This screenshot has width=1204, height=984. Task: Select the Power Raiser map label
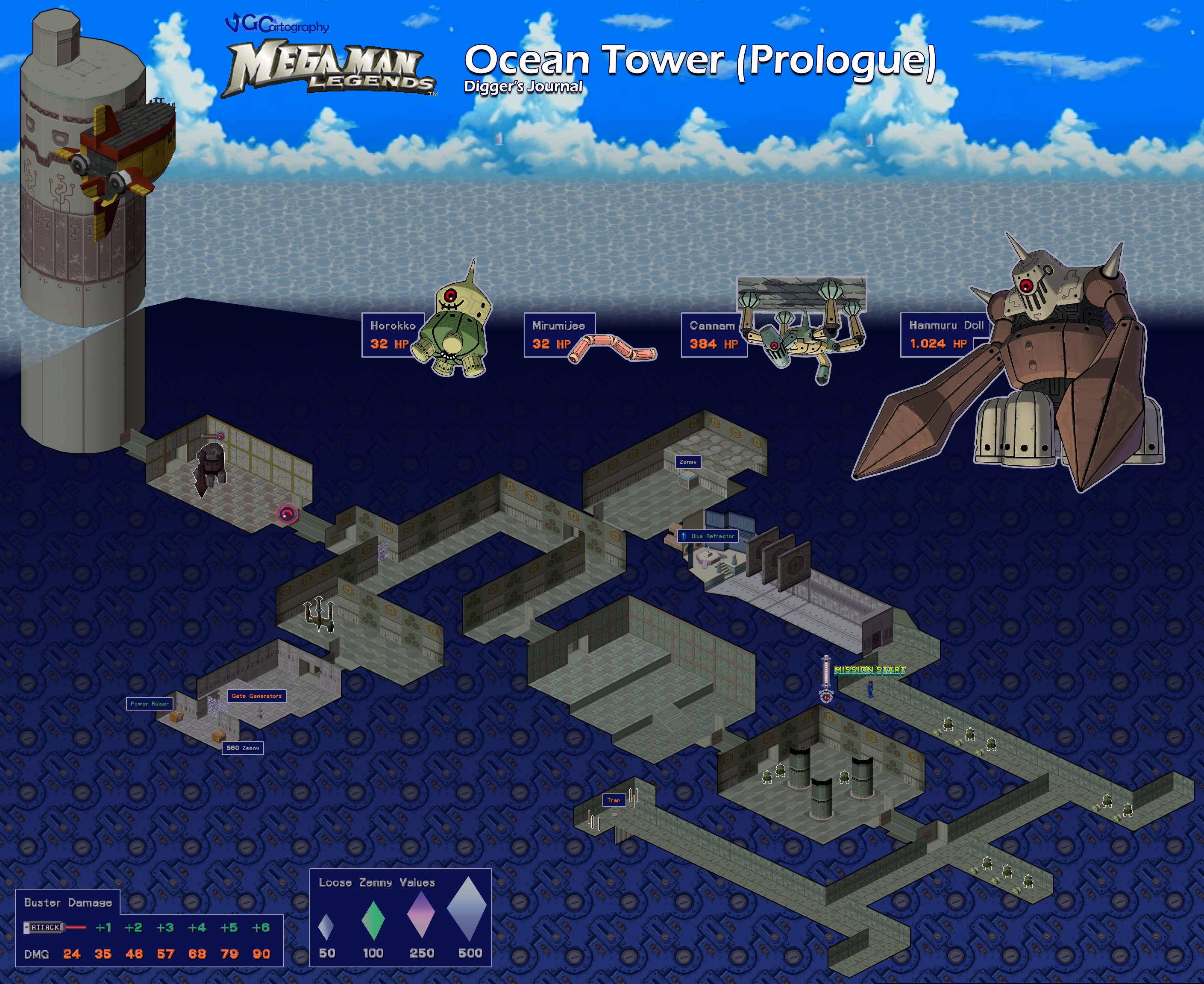coord(150,703)
